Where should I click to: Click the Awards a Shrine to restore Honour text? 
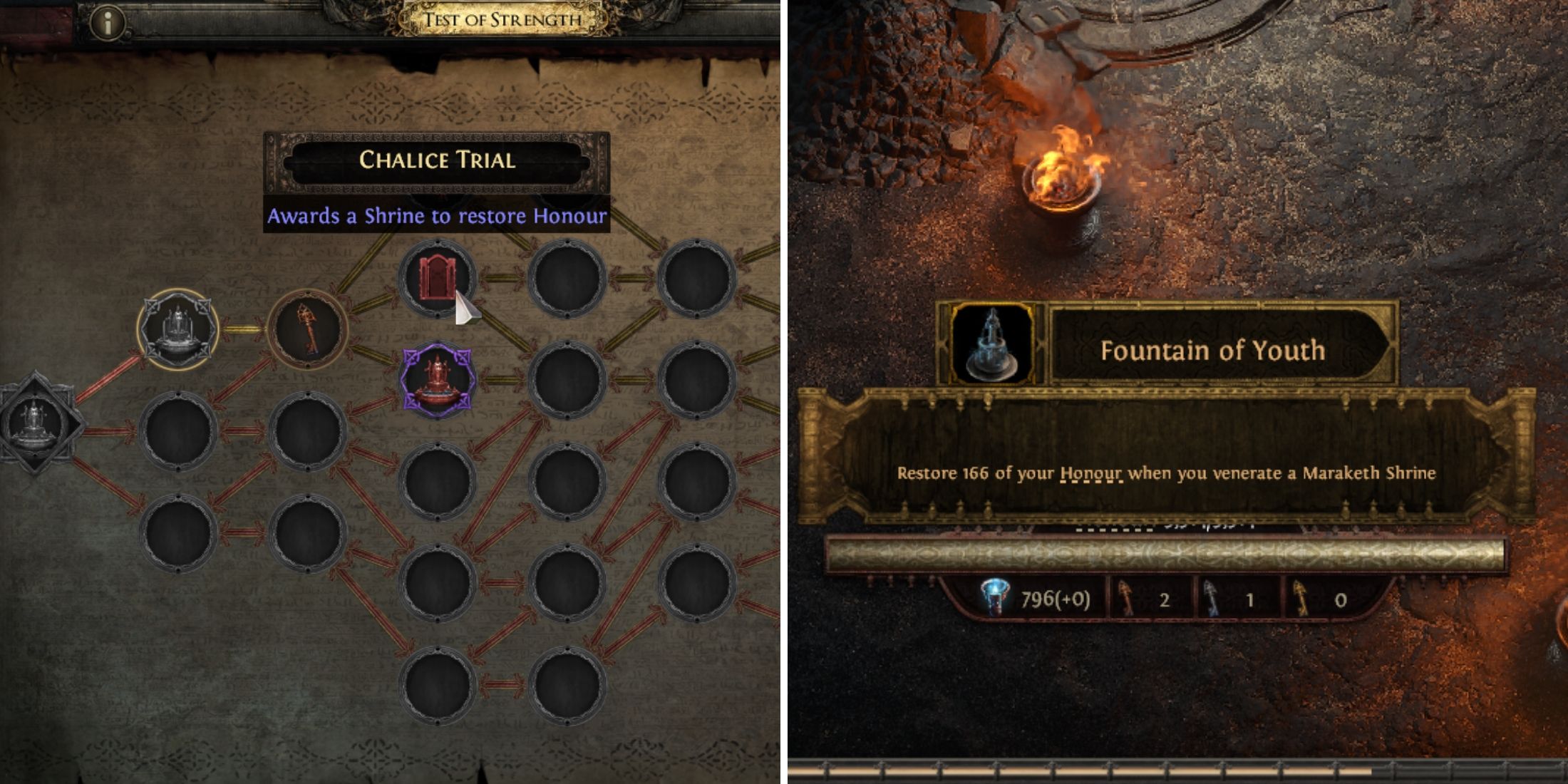tap(440, 217)
